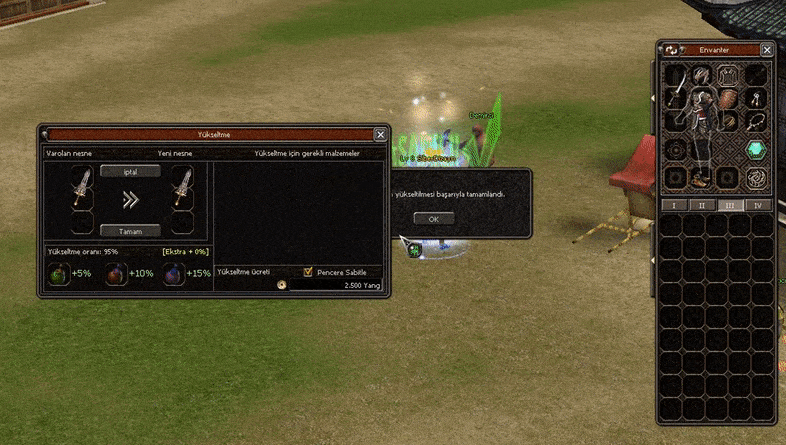Select the red +10% upgrade potion
786x445 pixels.
click(116, 274)
